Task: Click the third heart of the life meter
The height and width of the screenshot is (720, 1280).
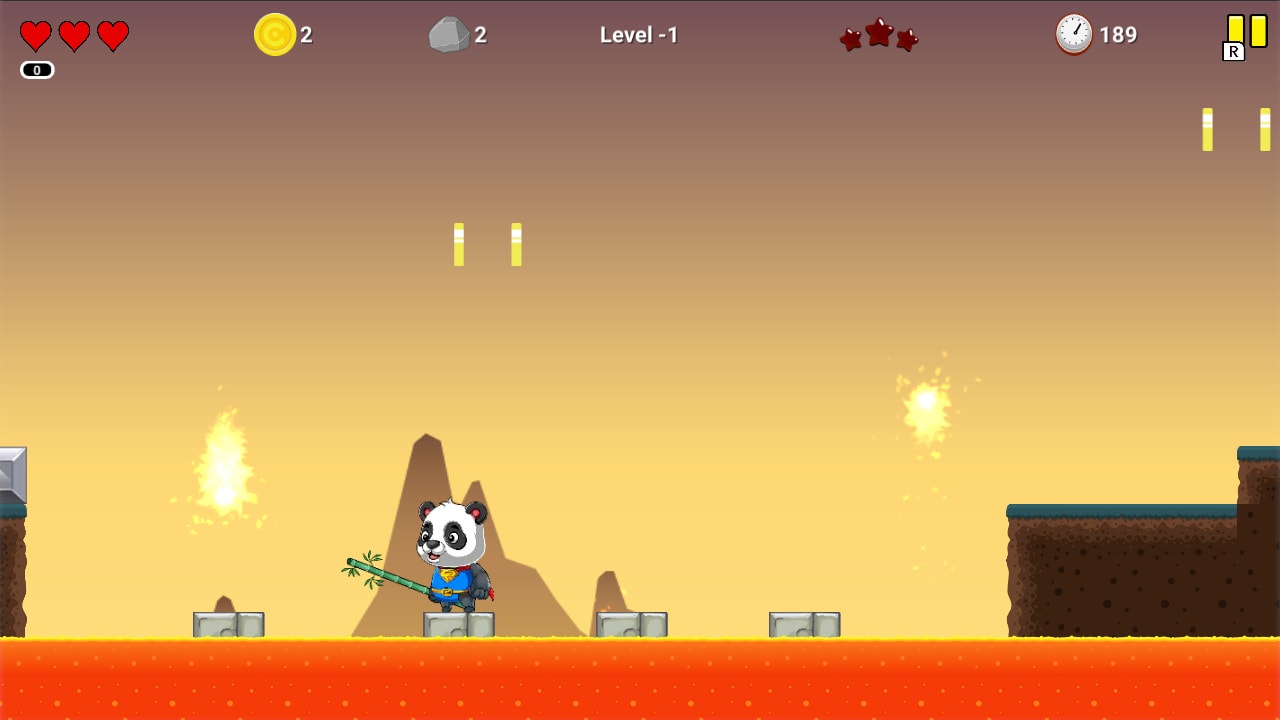Action: point(112,34)
